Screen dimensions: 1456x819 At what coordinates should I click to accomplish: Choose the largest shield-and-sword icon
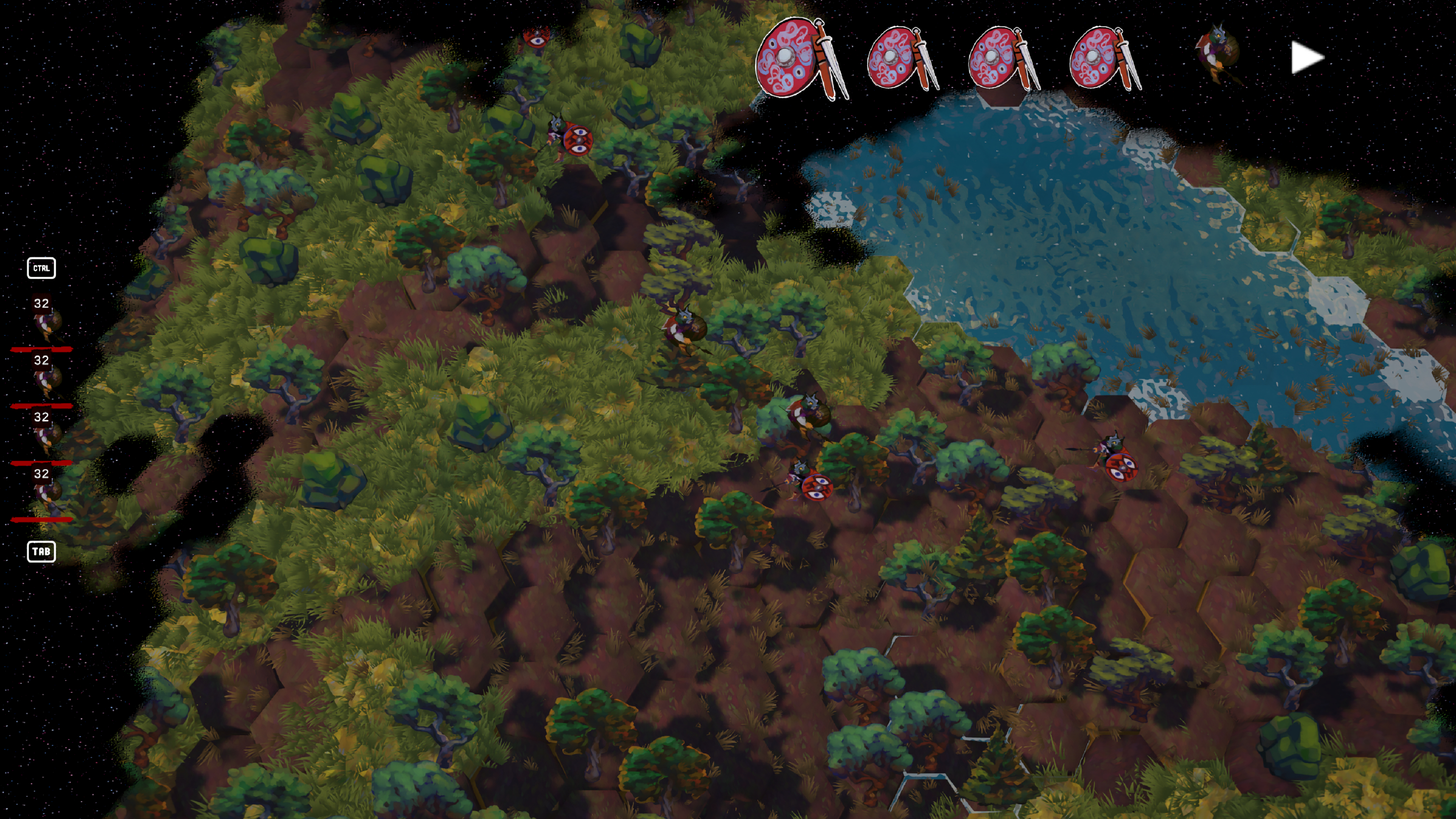[800, 59]
